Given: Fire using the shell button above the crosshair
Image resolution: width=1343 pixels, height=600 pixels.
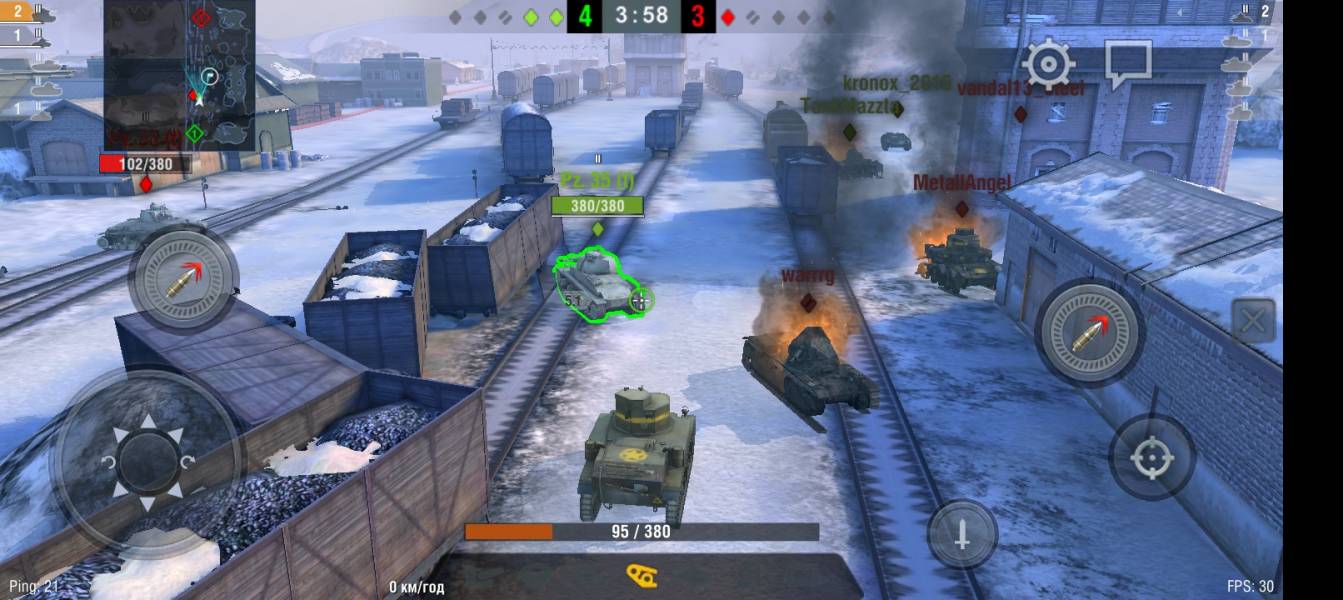Looking at the screenshot, I should (x=1089, y=331).
